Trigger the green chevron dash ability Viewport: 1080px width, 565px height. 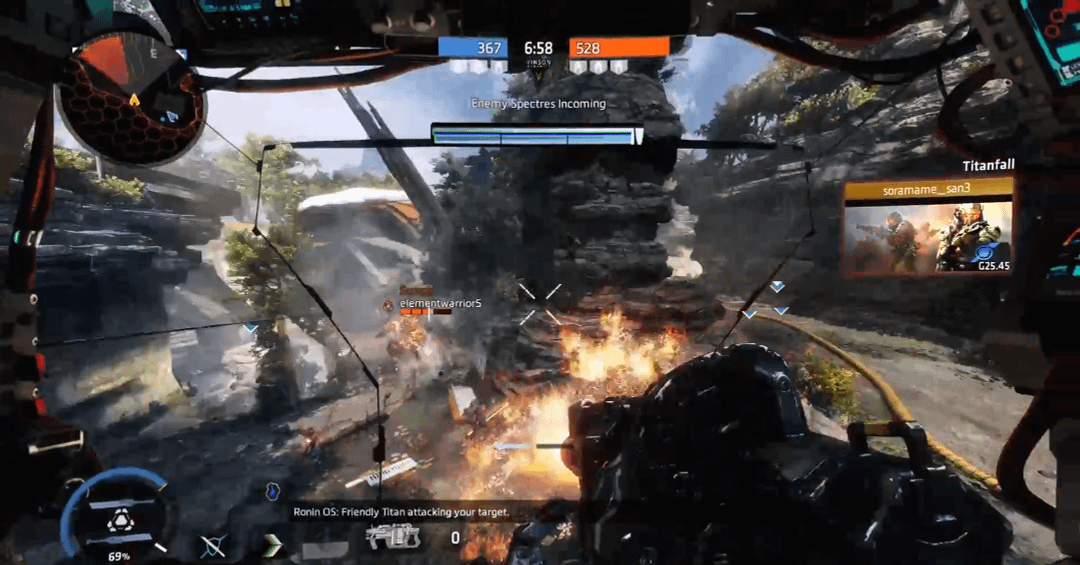[272, 545]
